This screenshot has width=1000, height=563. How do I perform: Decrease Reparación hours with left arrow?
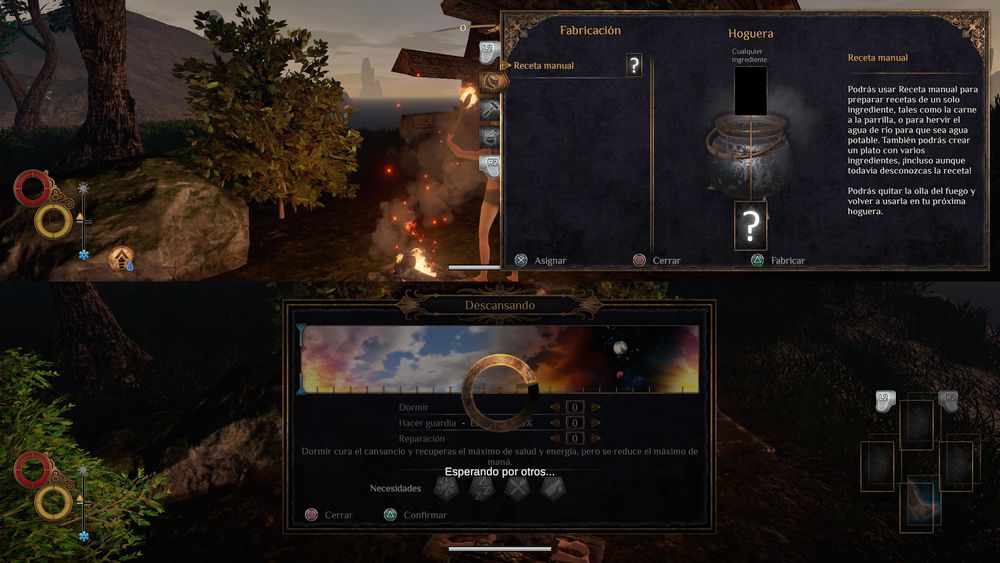click(x=555, y=439)
